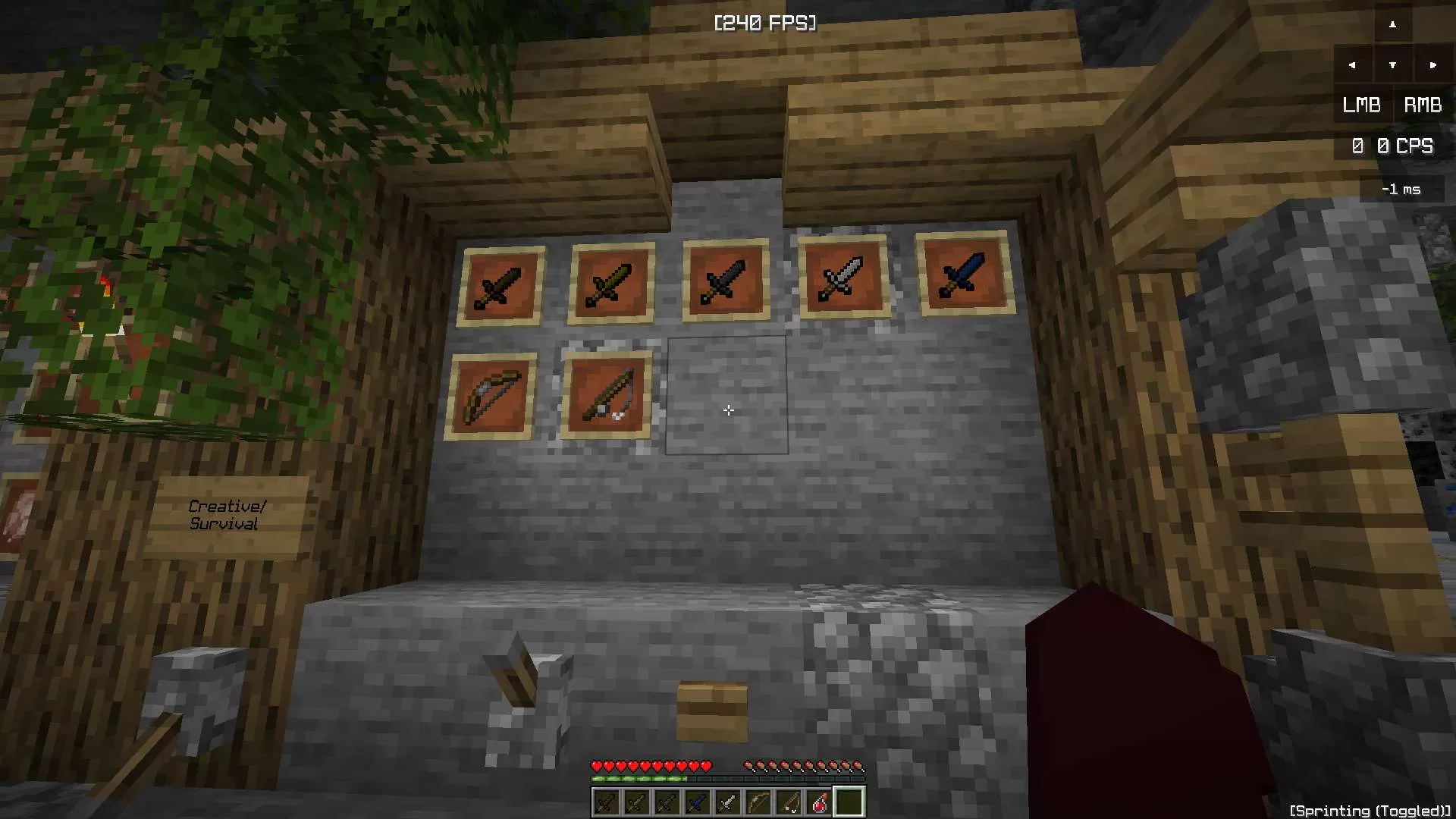
Task: Select the empty rightmost hotbar slot
Action: 849,802
